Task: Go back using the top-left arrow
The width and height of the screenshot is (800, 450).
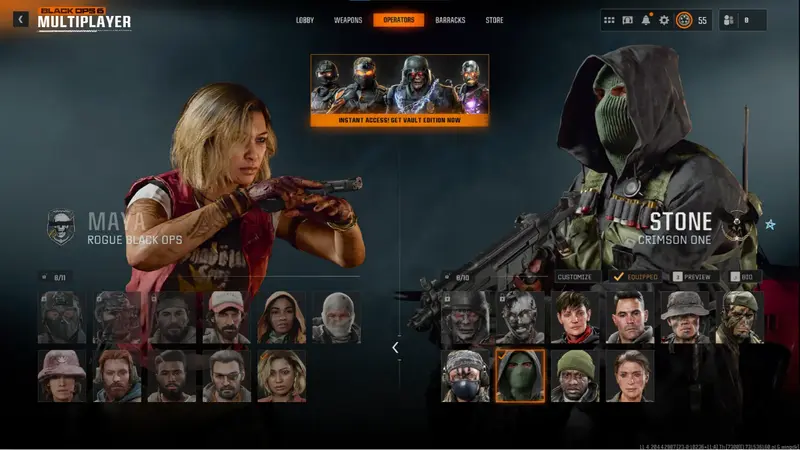Action: pos(21,19)
